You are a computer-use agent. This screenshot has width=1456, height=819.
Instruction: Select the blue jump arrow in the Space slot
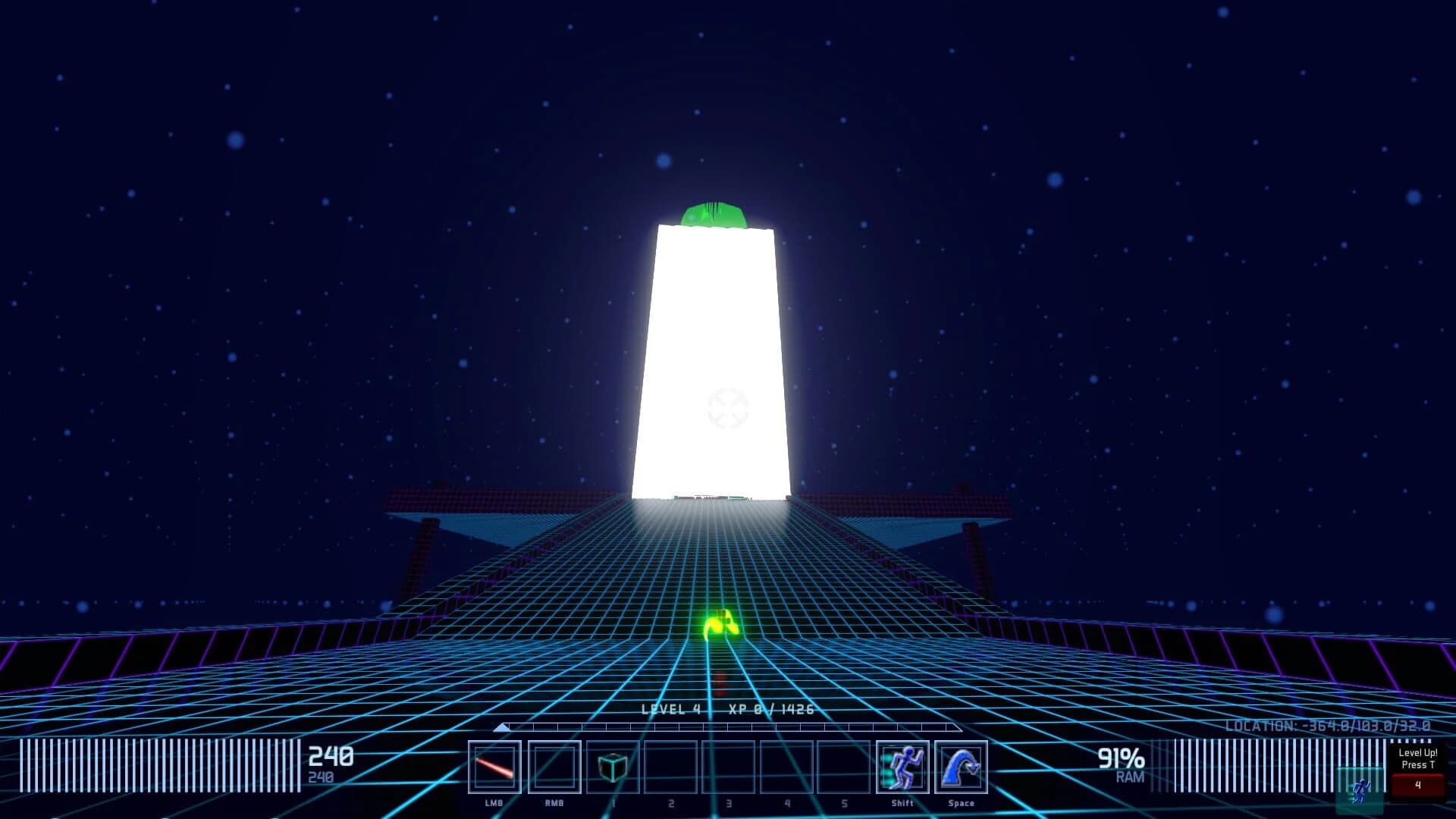point(962,766)
